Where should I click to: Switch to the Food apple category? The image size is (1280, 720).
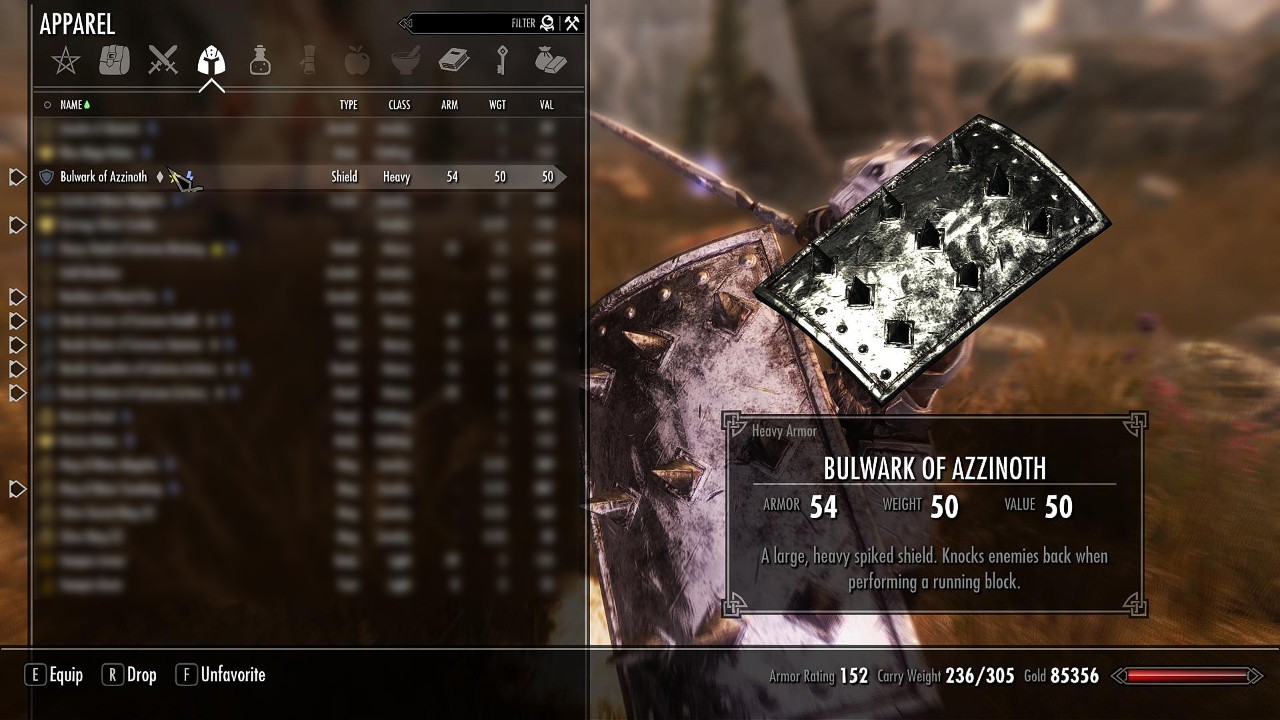coord(356,61)
